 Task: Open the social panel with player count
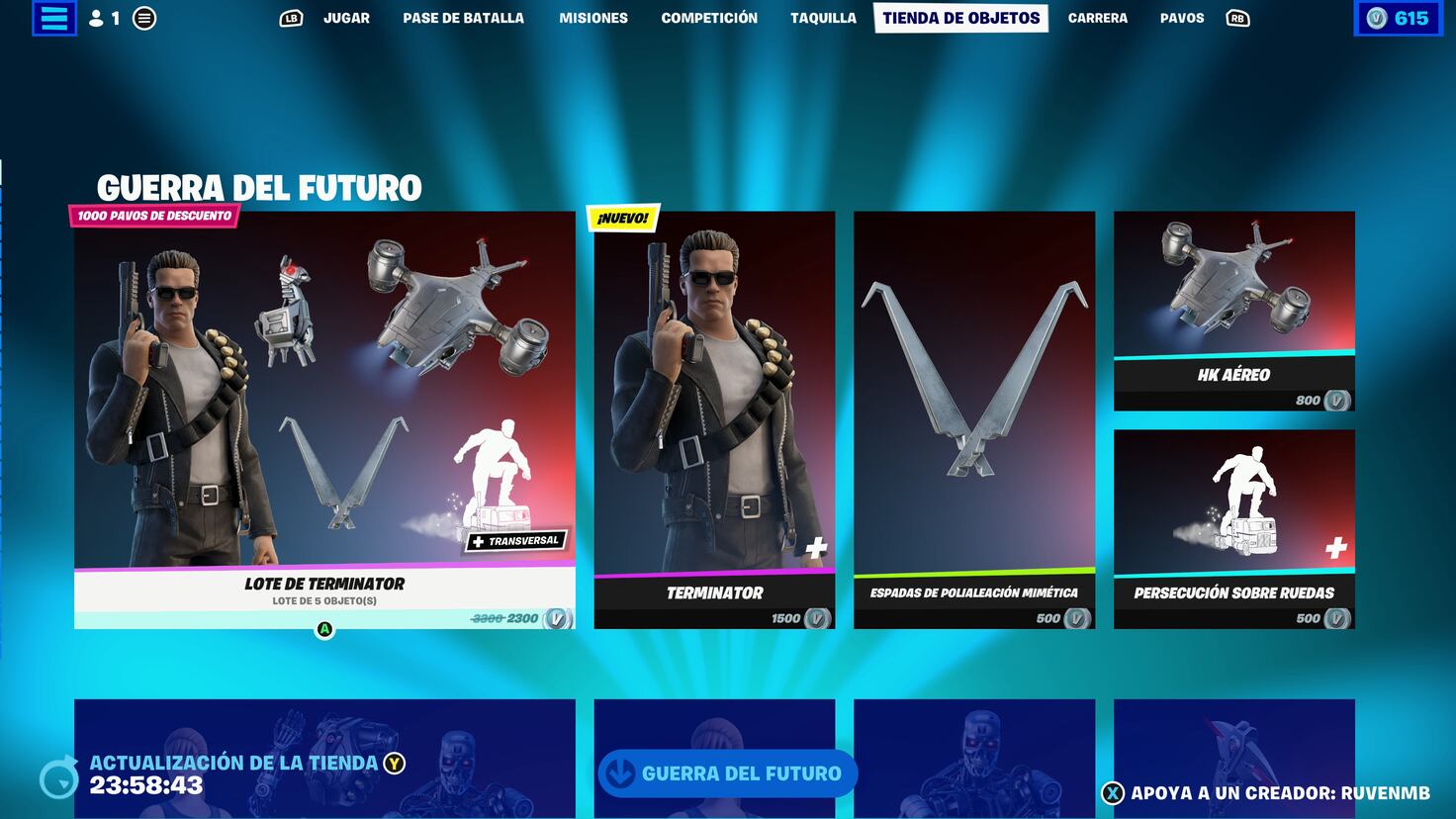(103, 17)
